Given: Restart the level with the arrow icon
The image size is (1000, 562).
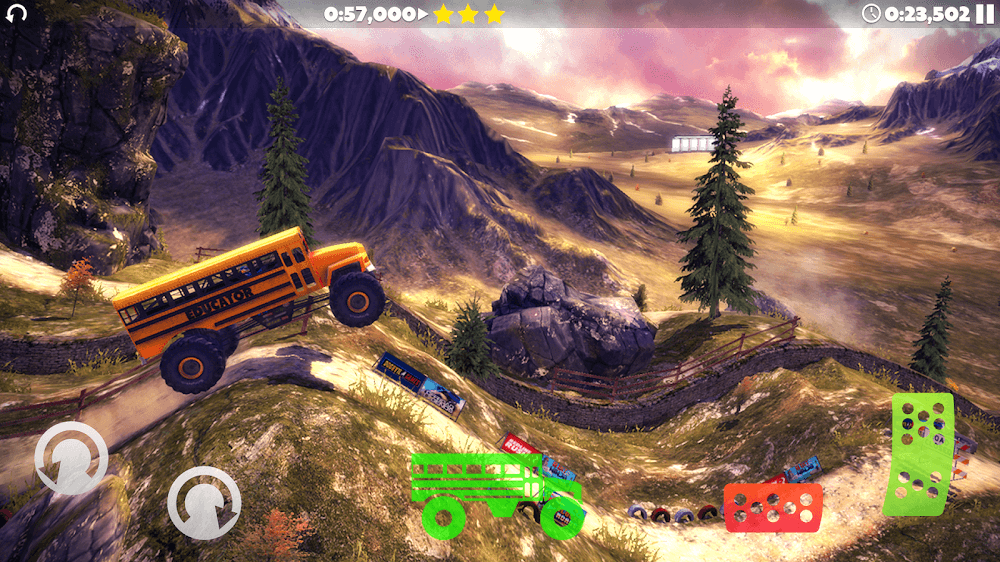Looking at the screenshot, I should [x=16, y=14].
